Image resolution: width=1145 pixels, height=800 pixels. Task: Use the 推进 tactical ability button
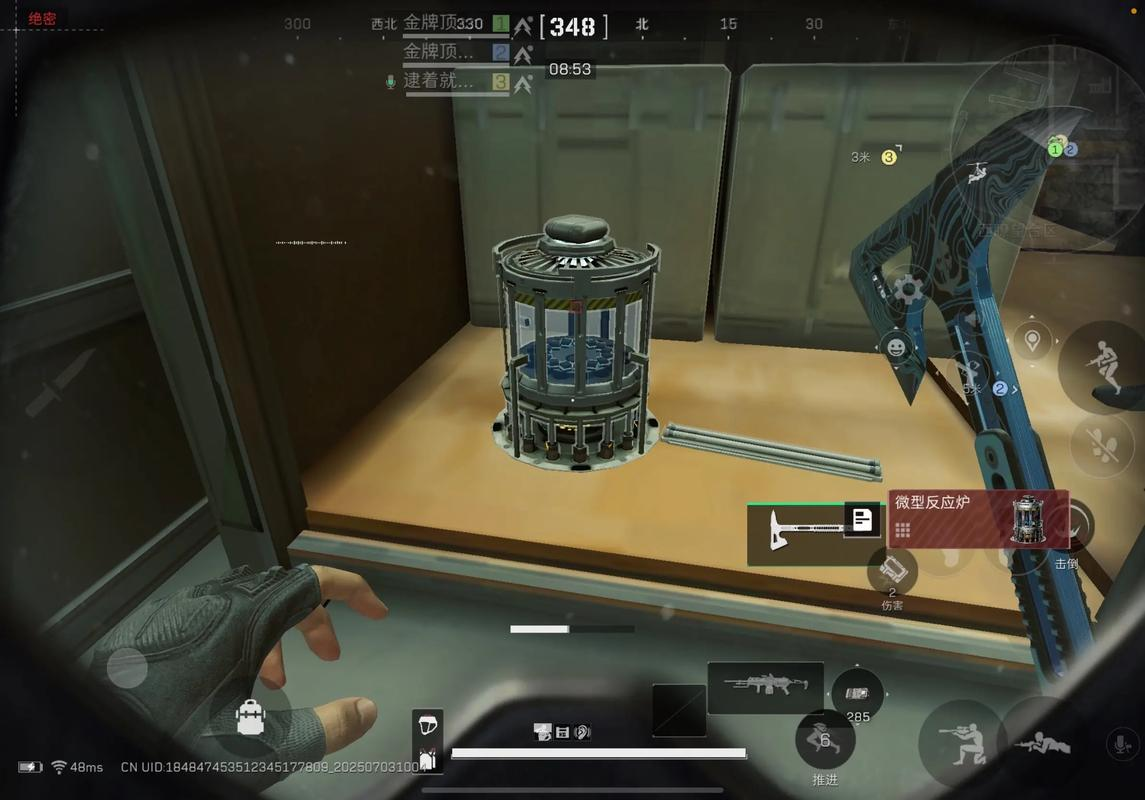coord(824,741)
